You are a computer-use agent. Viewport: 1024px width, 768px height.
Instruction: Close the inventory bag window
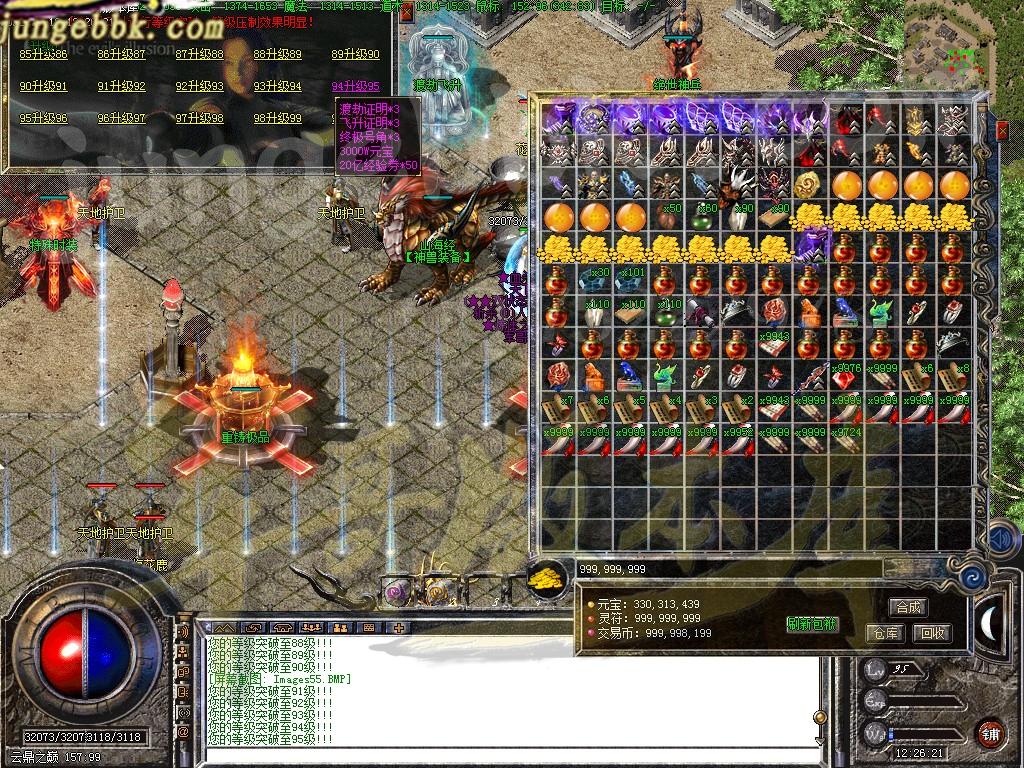click(x=1003, y=130)
